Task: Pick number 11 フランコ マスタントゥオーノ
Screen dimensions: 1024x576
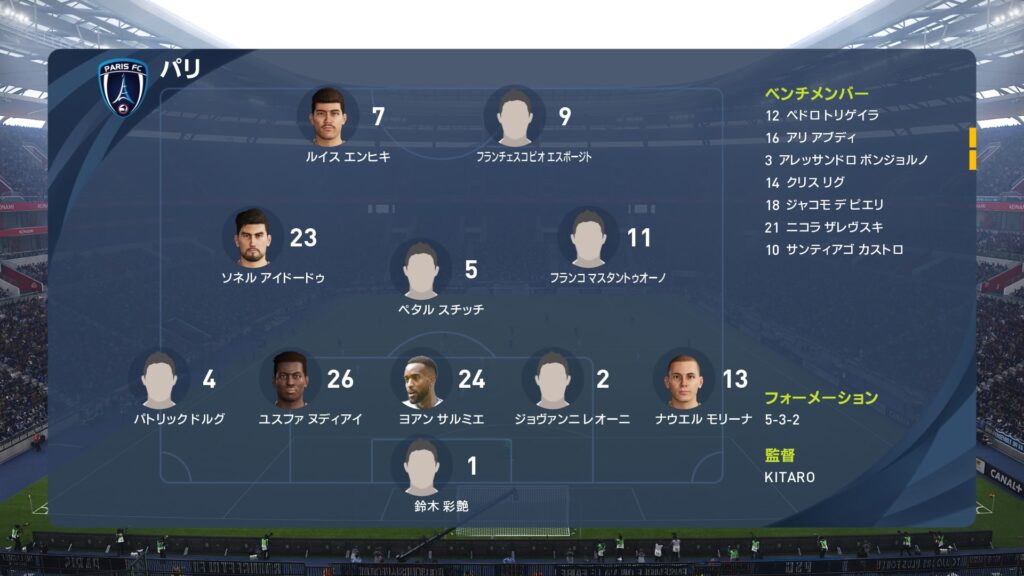Action: coord(589,238)
